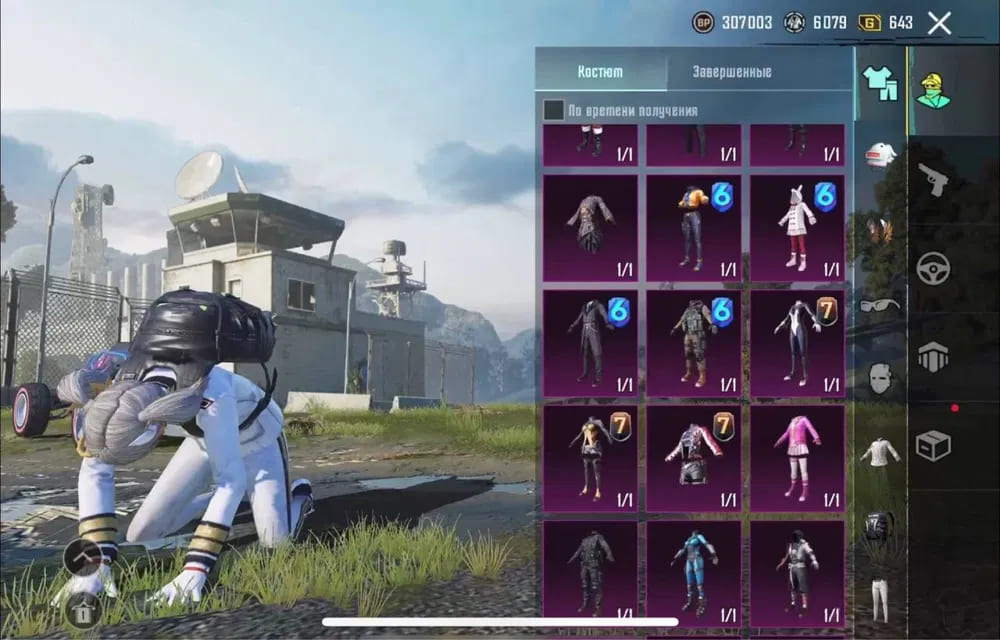Close the inventory screen with the X
The image size is (1000, 640).
click(939, 23)
